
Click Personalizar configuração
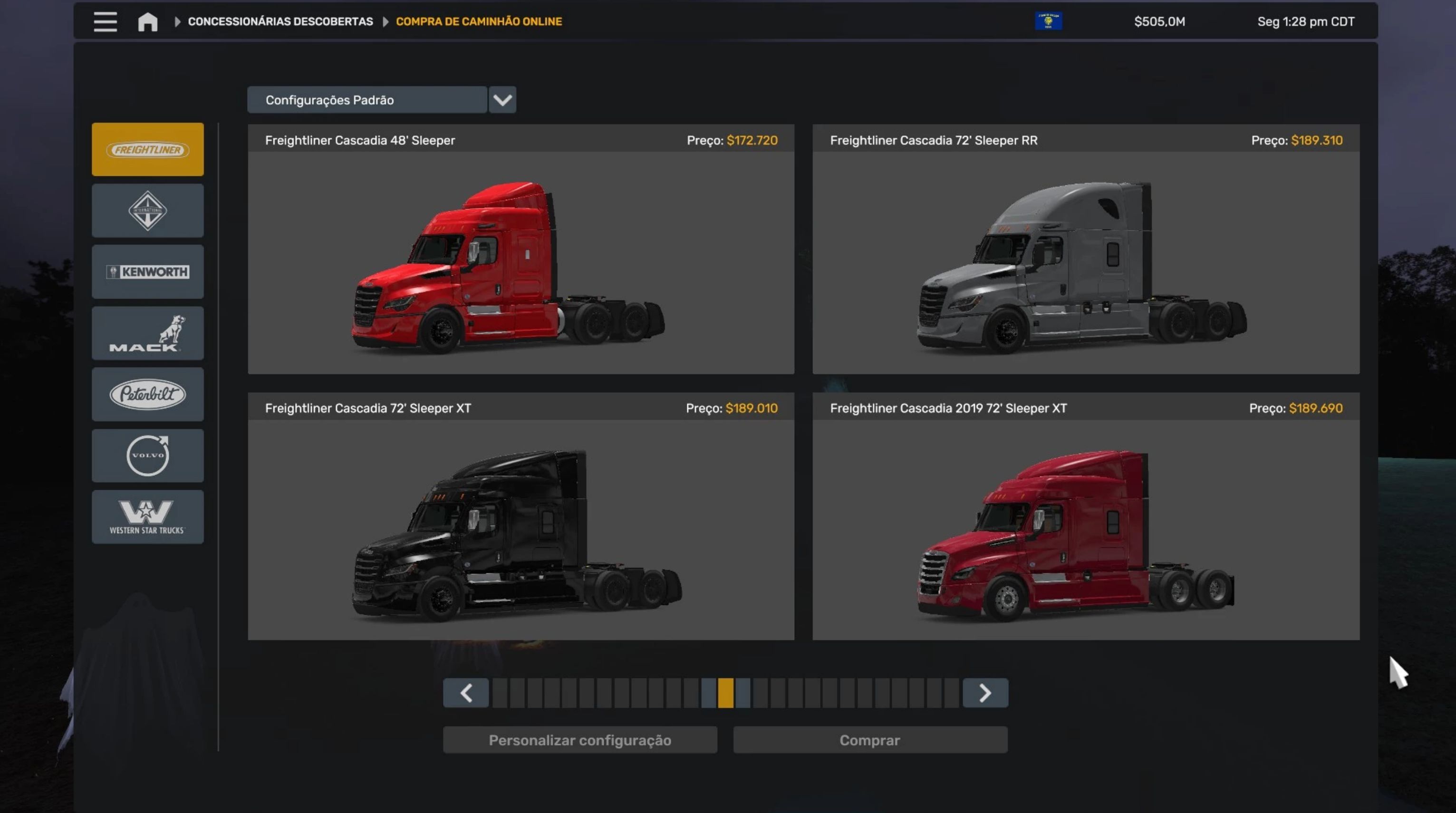(x=580, y=740)
